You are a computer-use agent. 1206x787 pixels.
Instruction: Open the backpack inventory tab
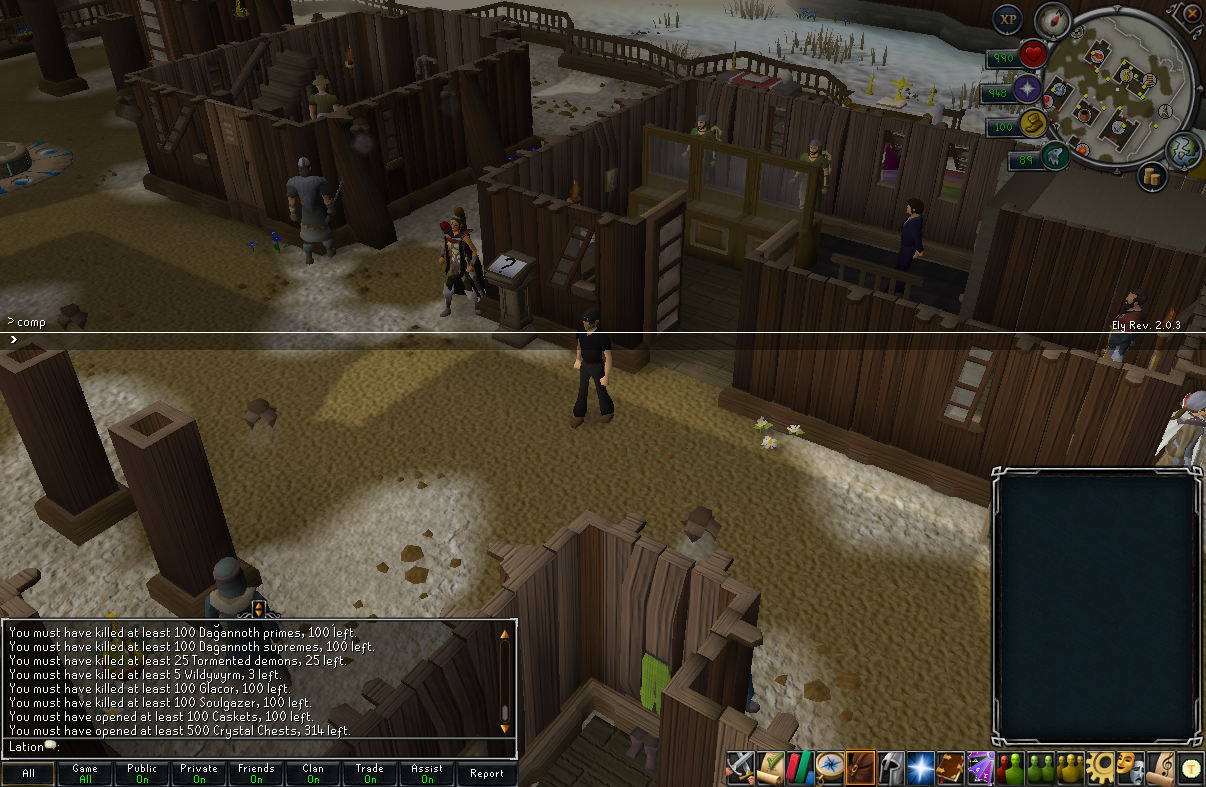click(x=860, y=767)
